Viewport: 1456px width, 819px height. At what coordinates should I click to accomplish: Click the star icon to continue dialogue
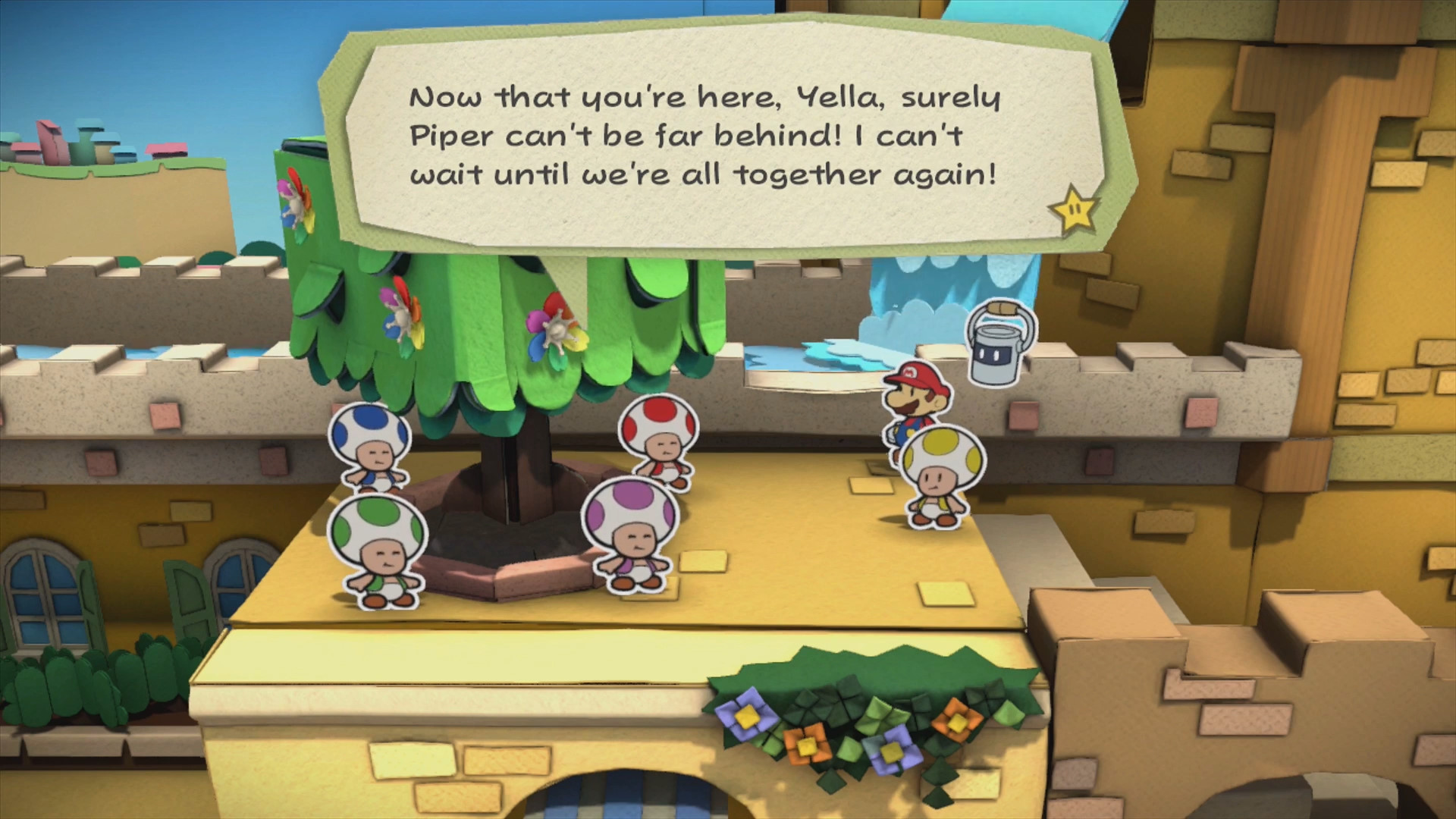pos(1074,207)
